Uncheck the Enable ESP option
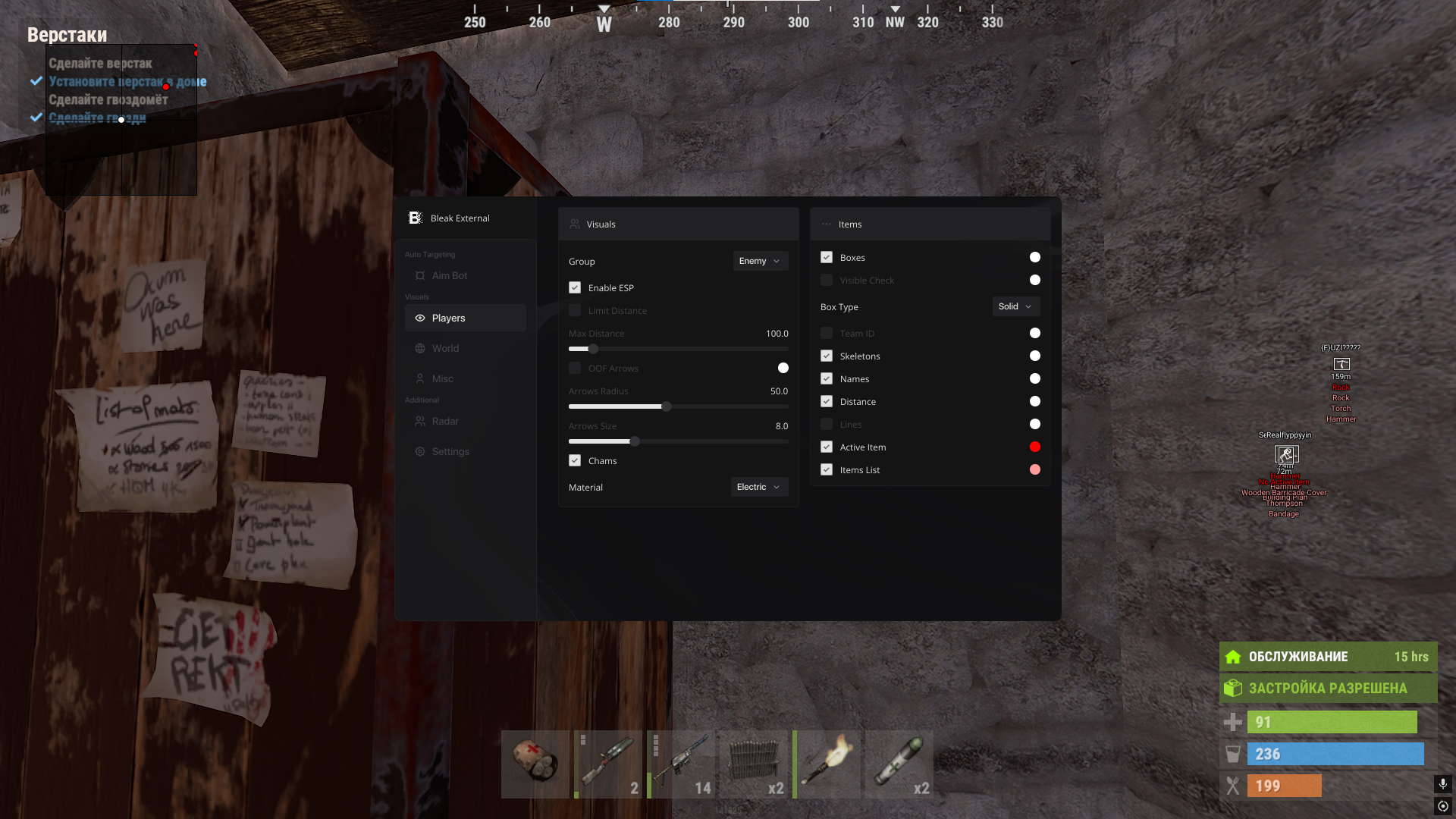This screenshot has height=819, width=1456. click(576, 287)
